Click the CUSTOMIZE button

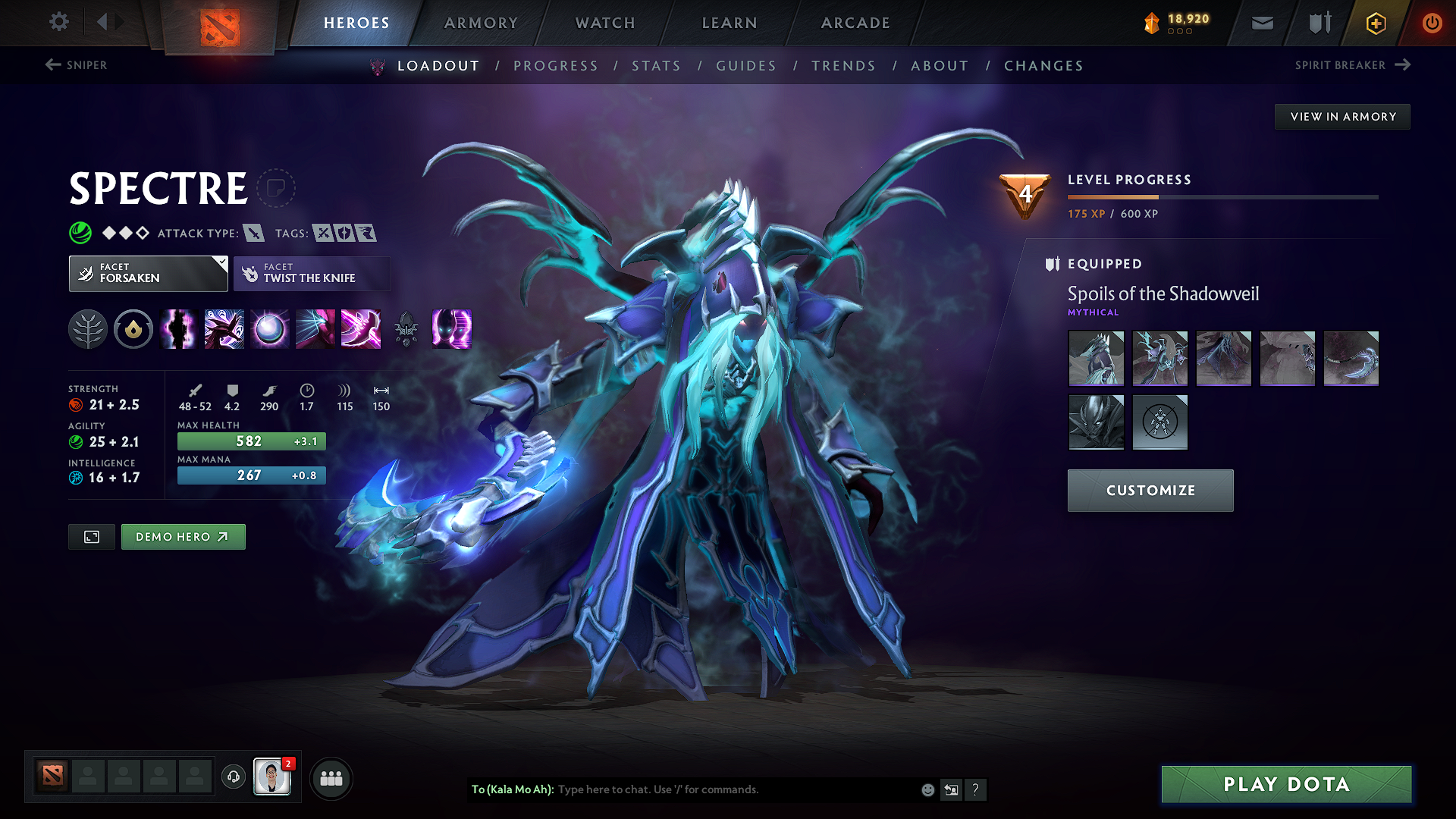1150,490
